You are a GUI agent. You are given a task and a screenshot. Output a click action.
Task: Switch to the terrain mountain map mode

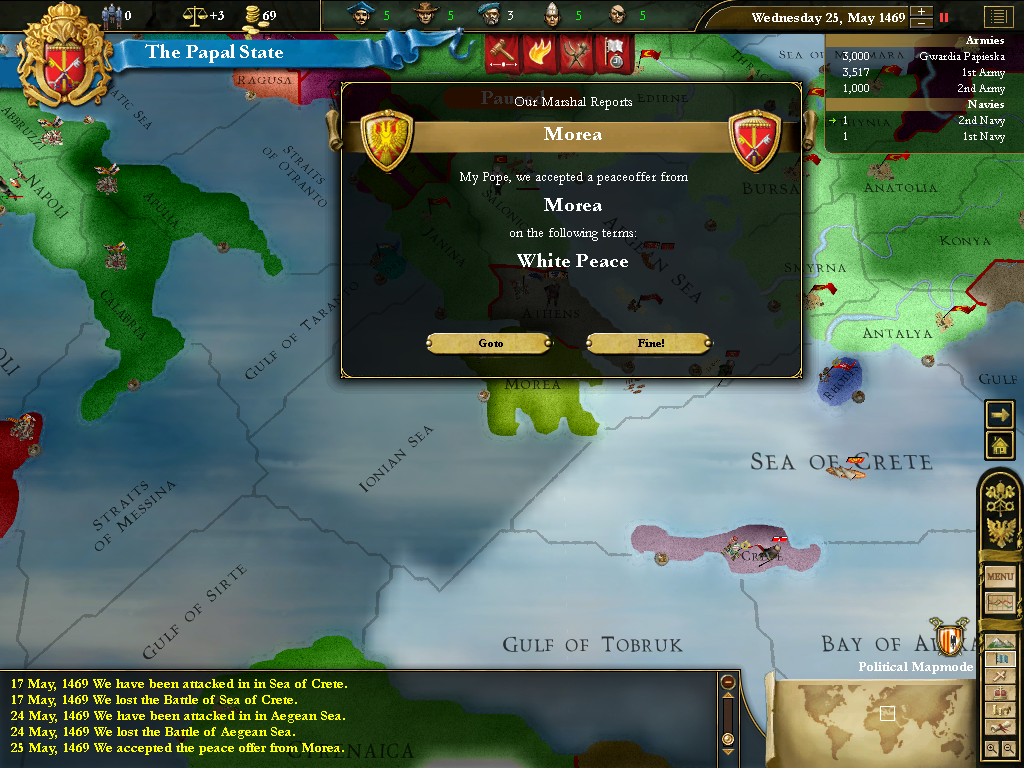pos(1000,641)
